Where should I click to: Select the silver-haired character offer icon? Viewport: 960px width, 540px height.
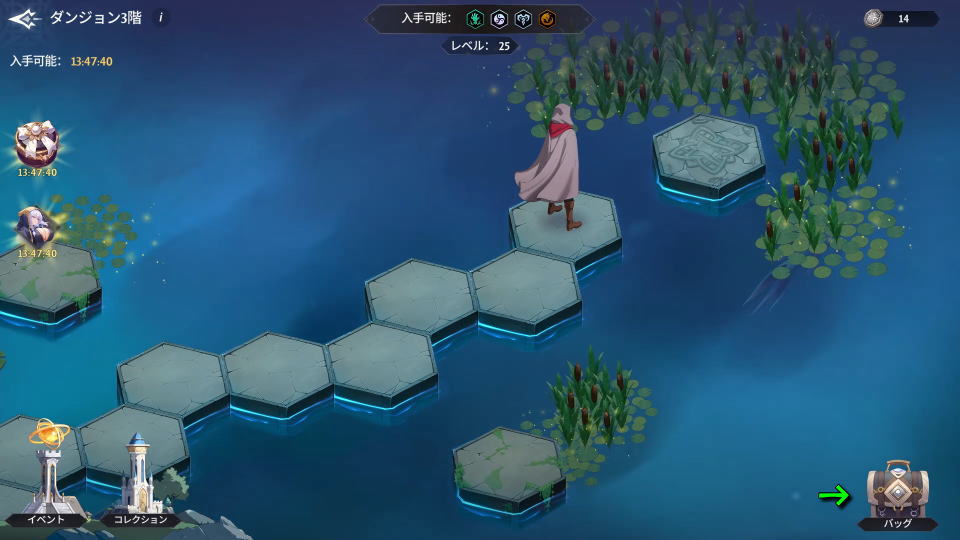tap(37, 227)
